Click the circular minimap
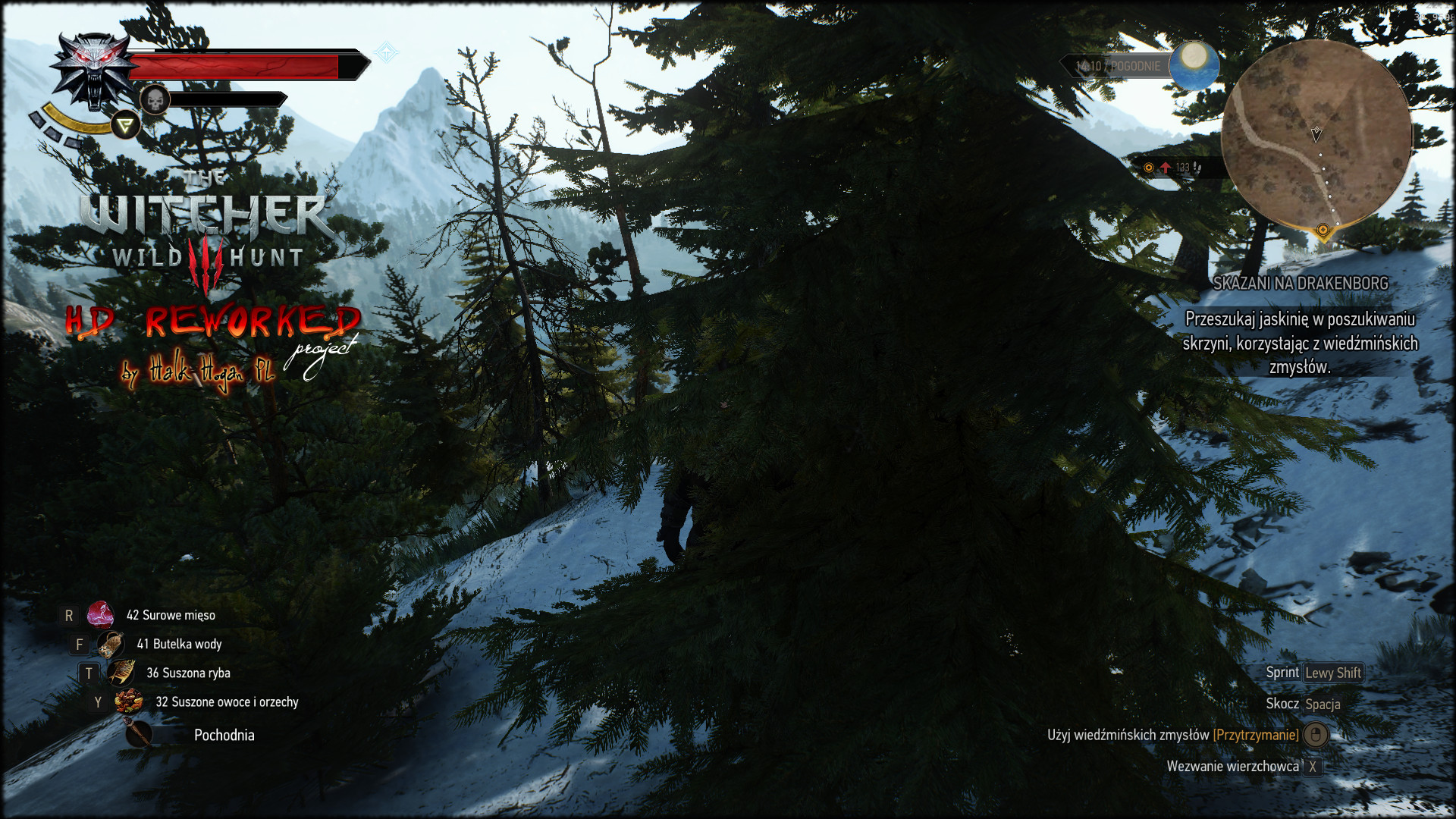Viewport: 1456px width, 819px height. 1316,135
